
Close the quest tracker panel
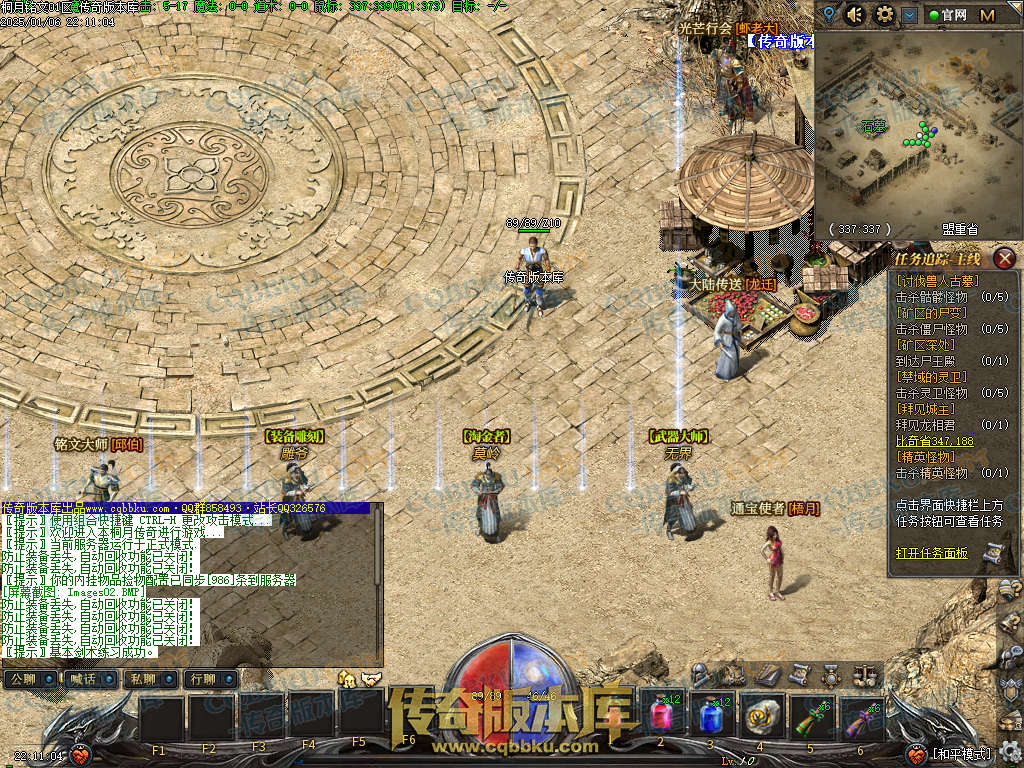pyautogui.click(x=1005, y=259)
